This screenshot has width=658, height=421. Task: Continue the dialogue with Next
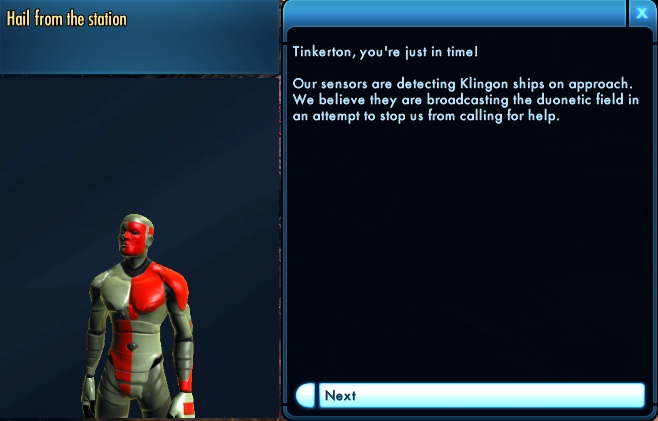[470, 395]
